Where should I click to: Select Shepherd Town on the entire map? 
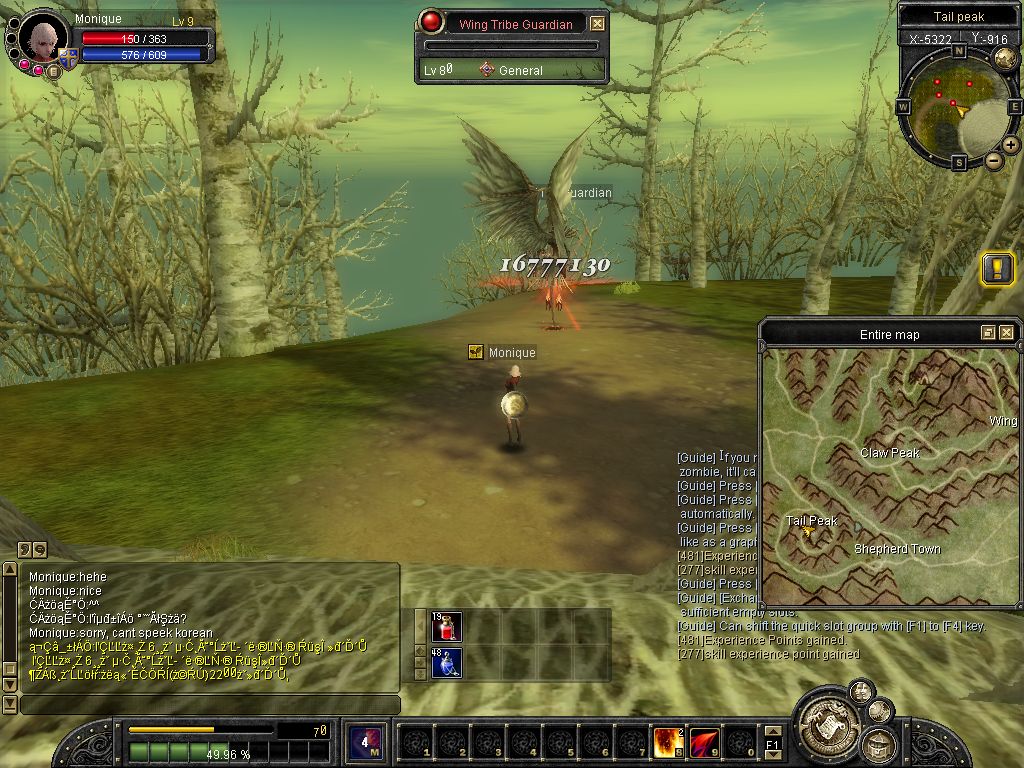click(x=896, y=549)
